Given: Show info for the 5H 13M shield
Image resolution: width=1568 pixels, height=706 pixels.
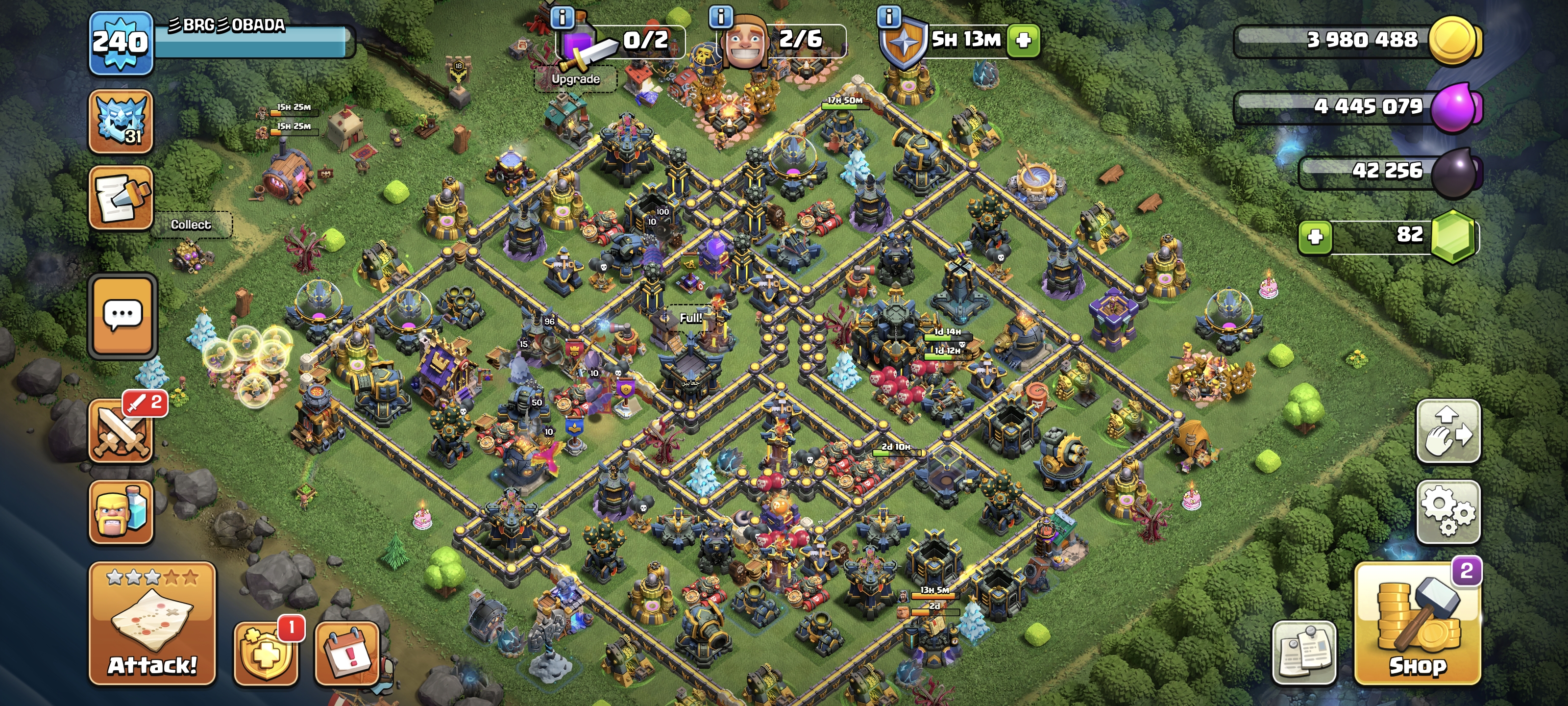Looking at the screenshot, I should pos(889,17).
